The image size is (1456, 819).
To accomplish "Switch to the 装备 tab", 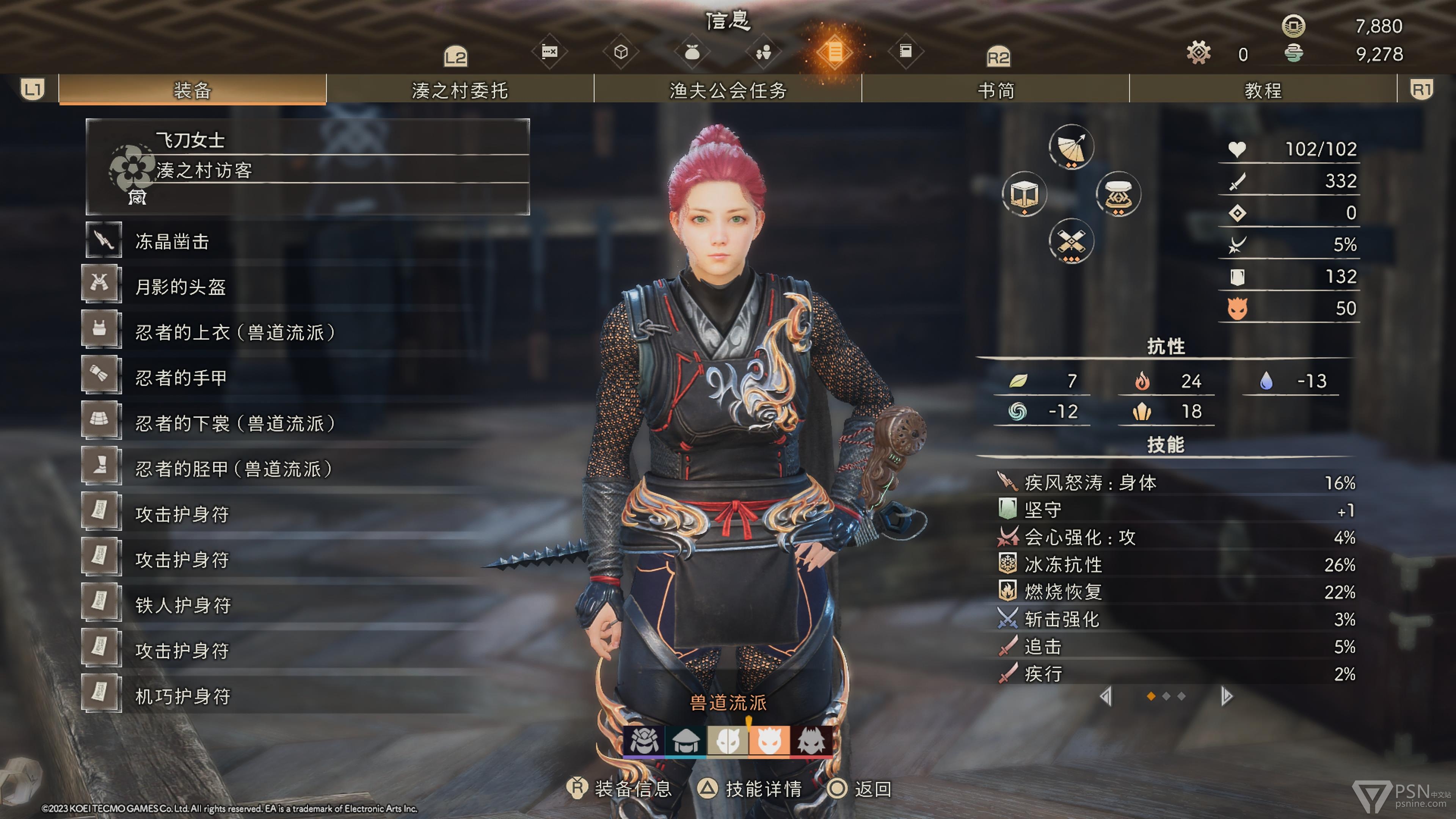I will click(192, 90).
